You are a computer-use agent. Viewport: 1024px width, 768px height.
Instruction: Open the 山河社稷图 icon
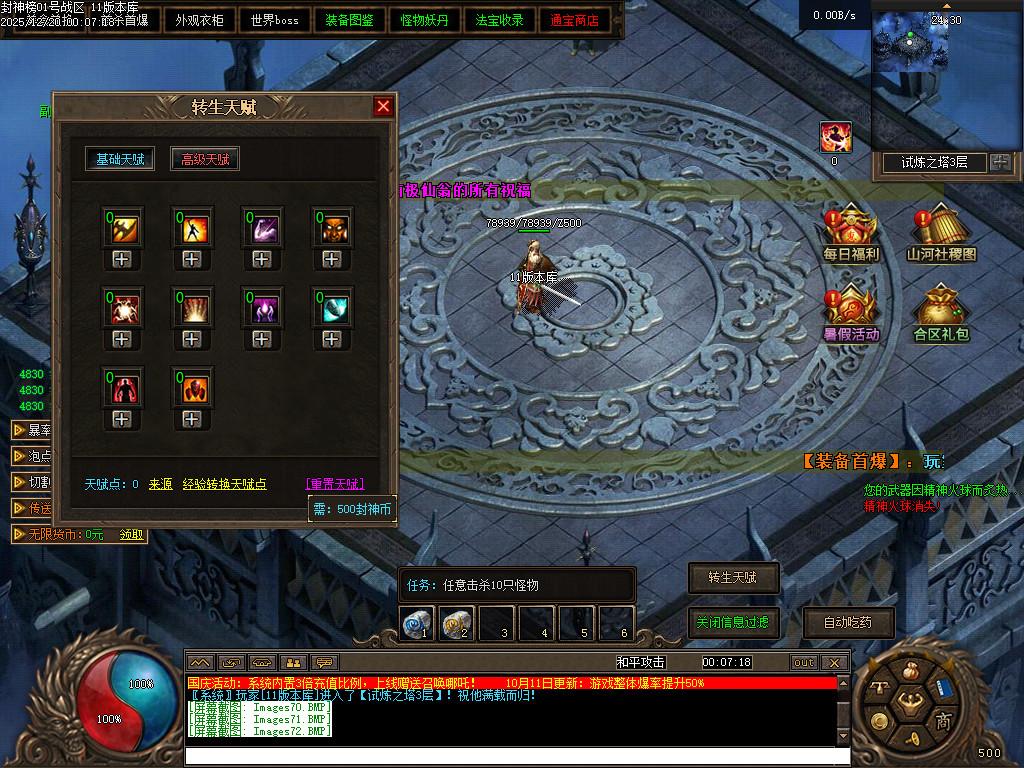[x=941, y=234]
